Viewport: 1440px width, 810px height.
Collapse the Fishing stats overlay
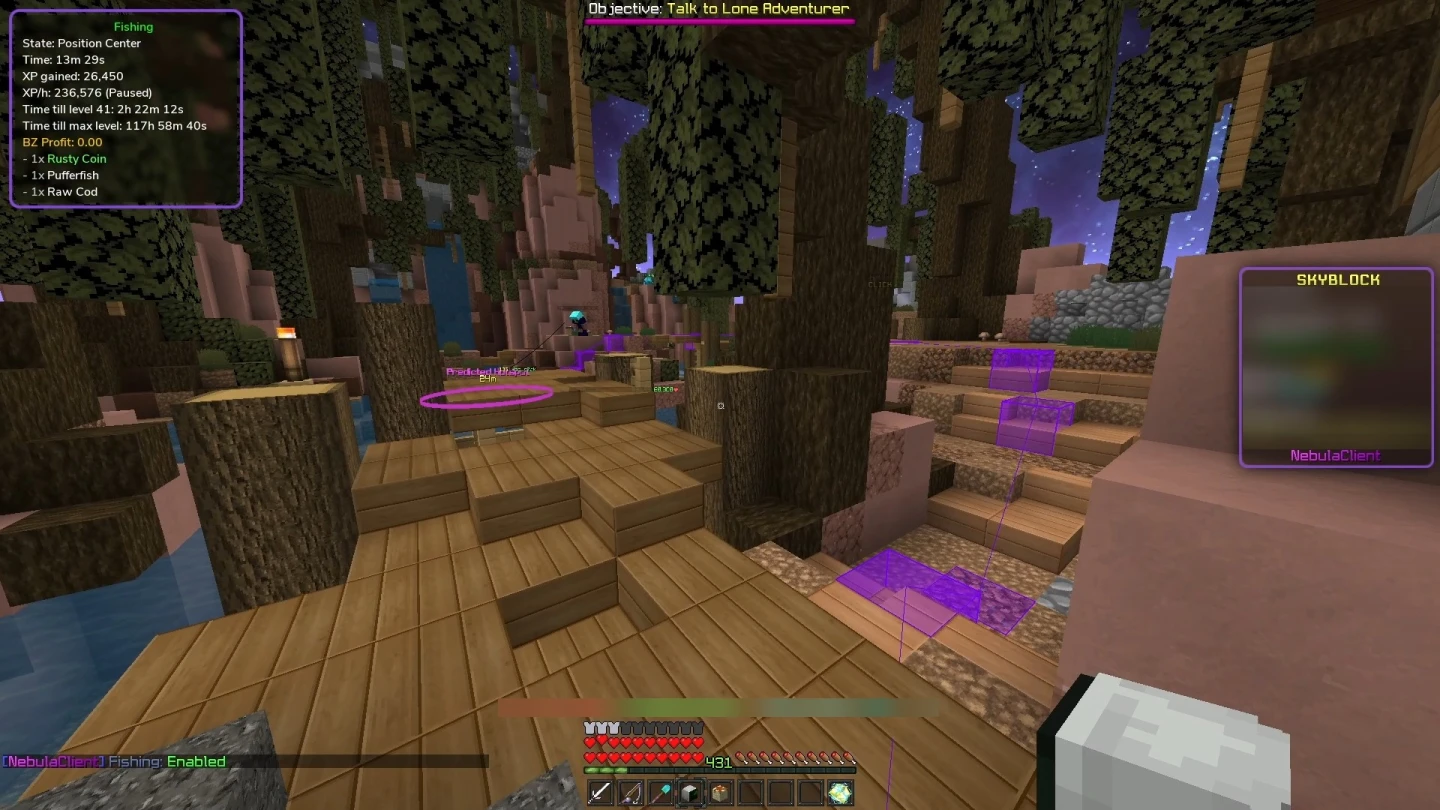click(x=134, y=26)
